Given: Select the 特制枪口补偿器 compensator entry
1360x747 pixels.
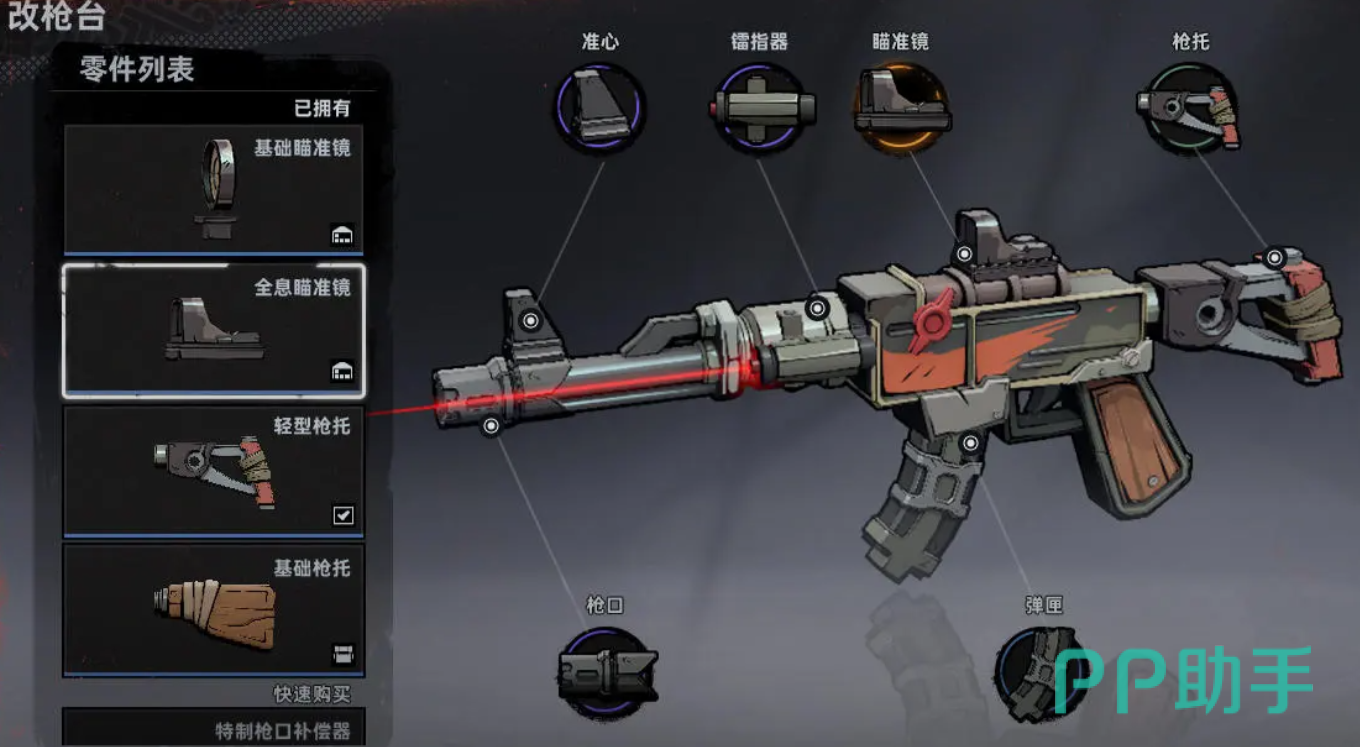Looking at the screenshot, I should click(214, 728).
